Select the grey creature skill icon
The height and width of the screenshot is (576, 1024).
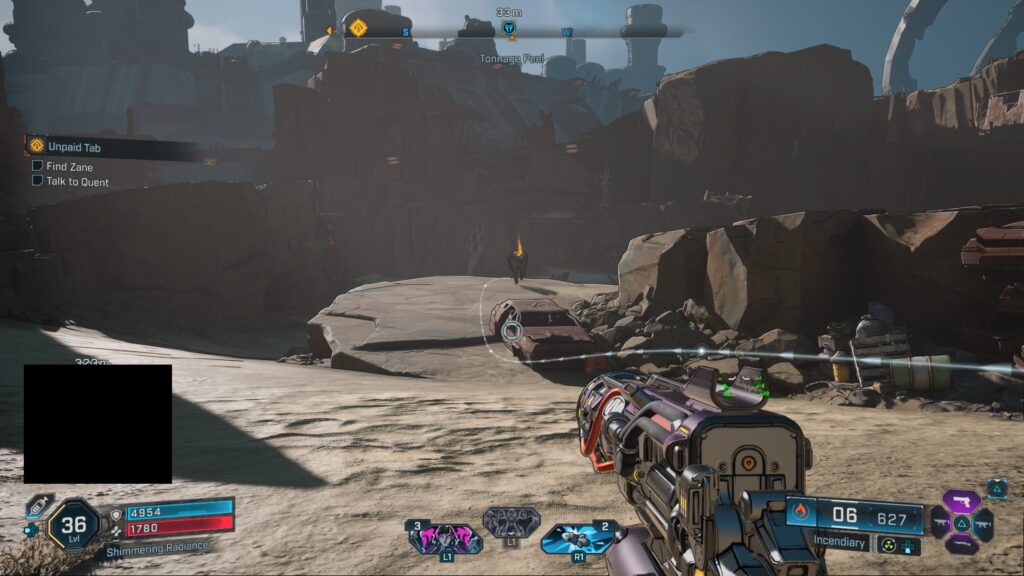point(511,522)
